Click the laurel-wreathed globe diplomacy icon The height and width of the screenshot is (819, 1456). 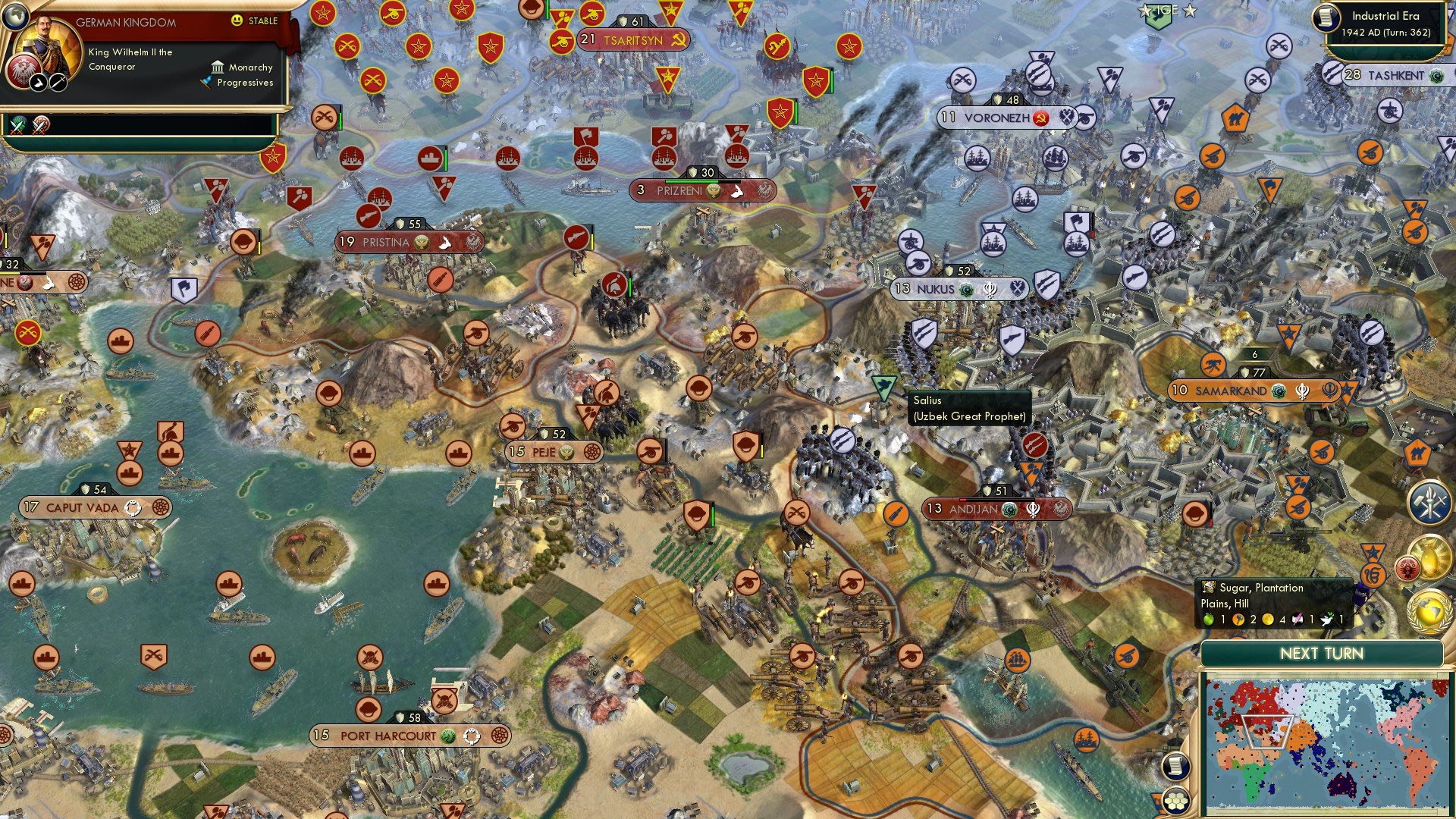click(x=1429, y=612)
